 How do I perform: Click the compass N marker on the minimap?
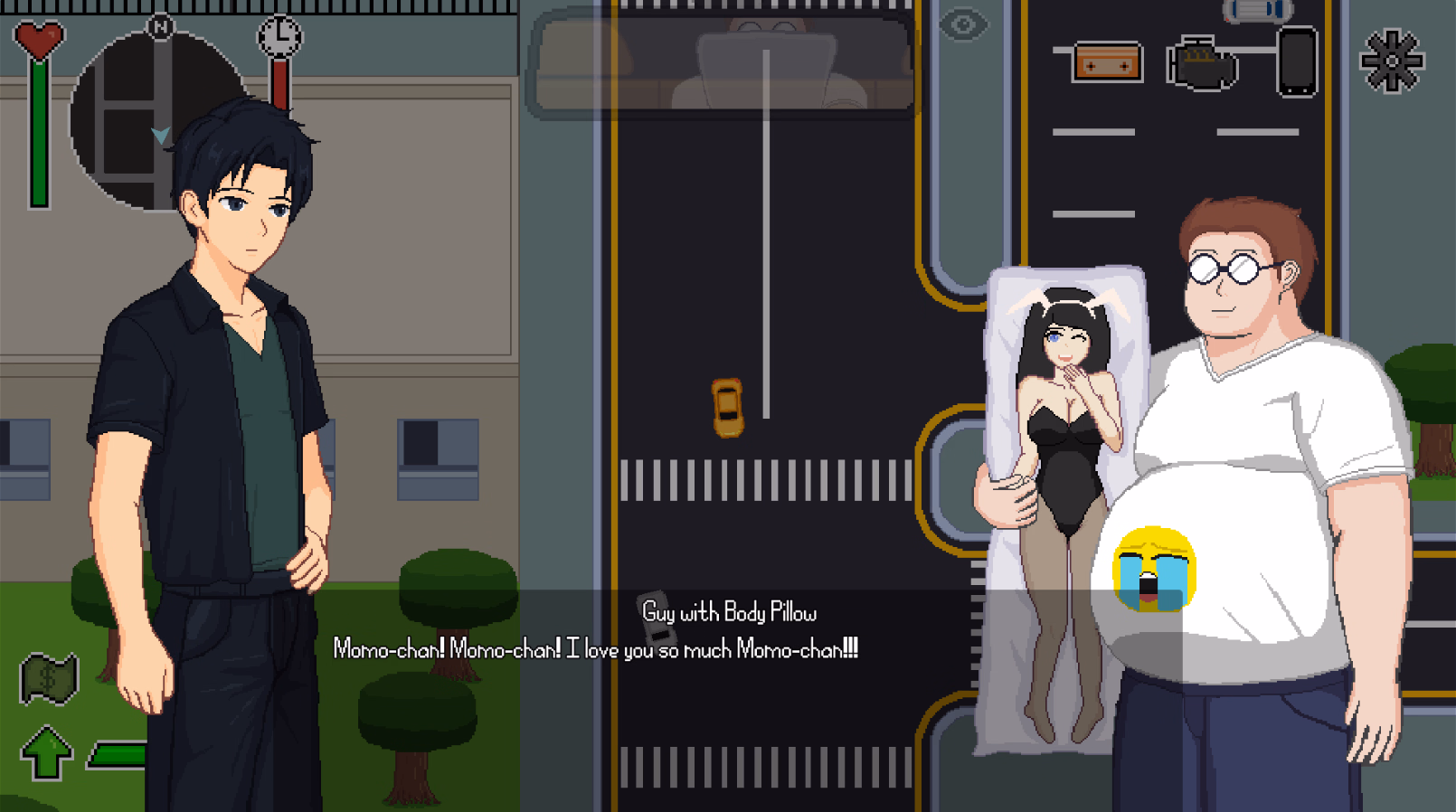tap(159, 28)
